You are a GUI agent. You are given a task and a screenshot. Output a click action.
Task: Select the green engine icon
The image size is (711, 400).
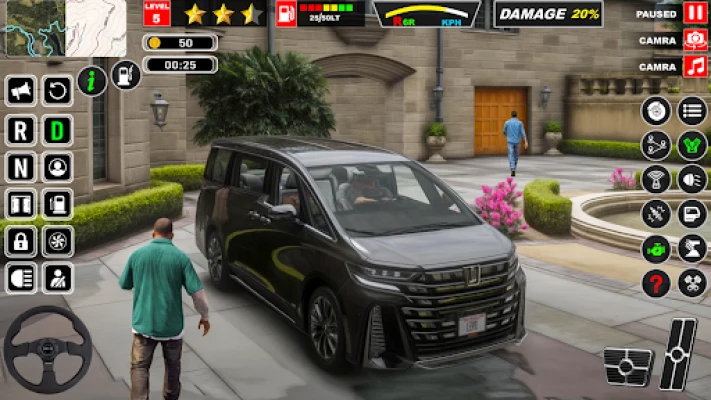(656, 248)
